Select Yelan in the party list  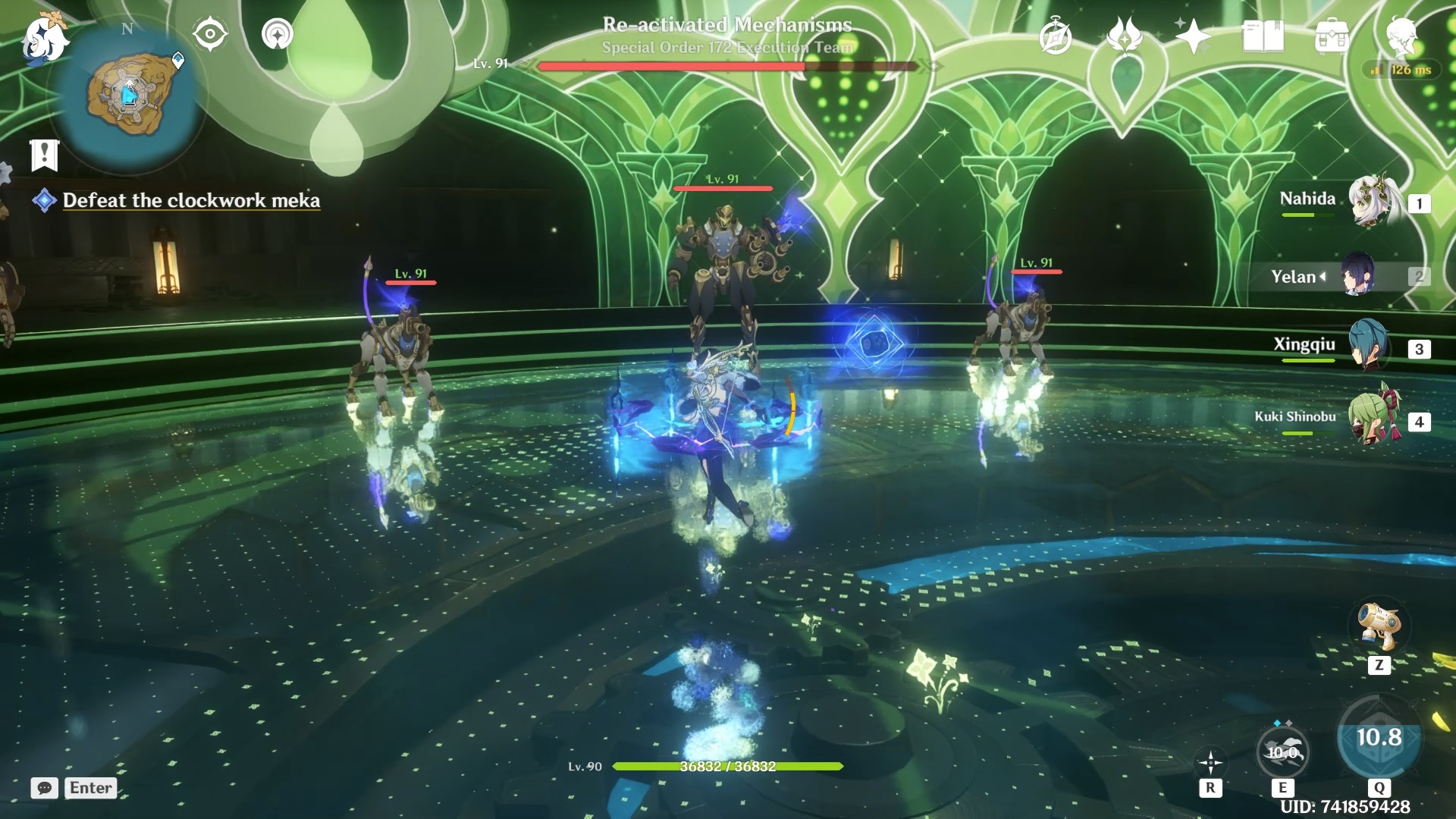(1357, 276)
